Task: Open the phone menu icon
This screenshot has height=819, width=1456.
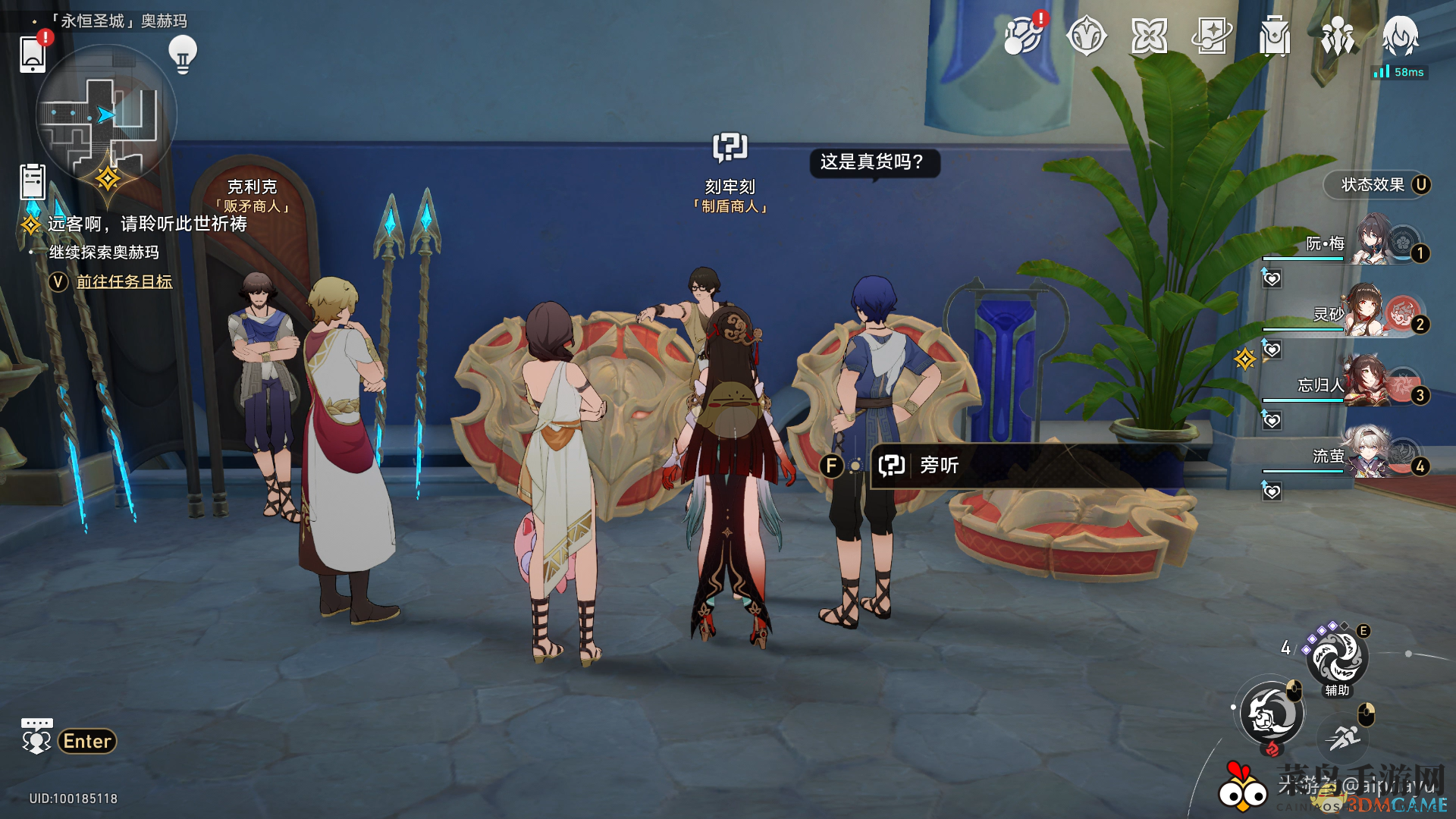Action: [x=33, y=54]
